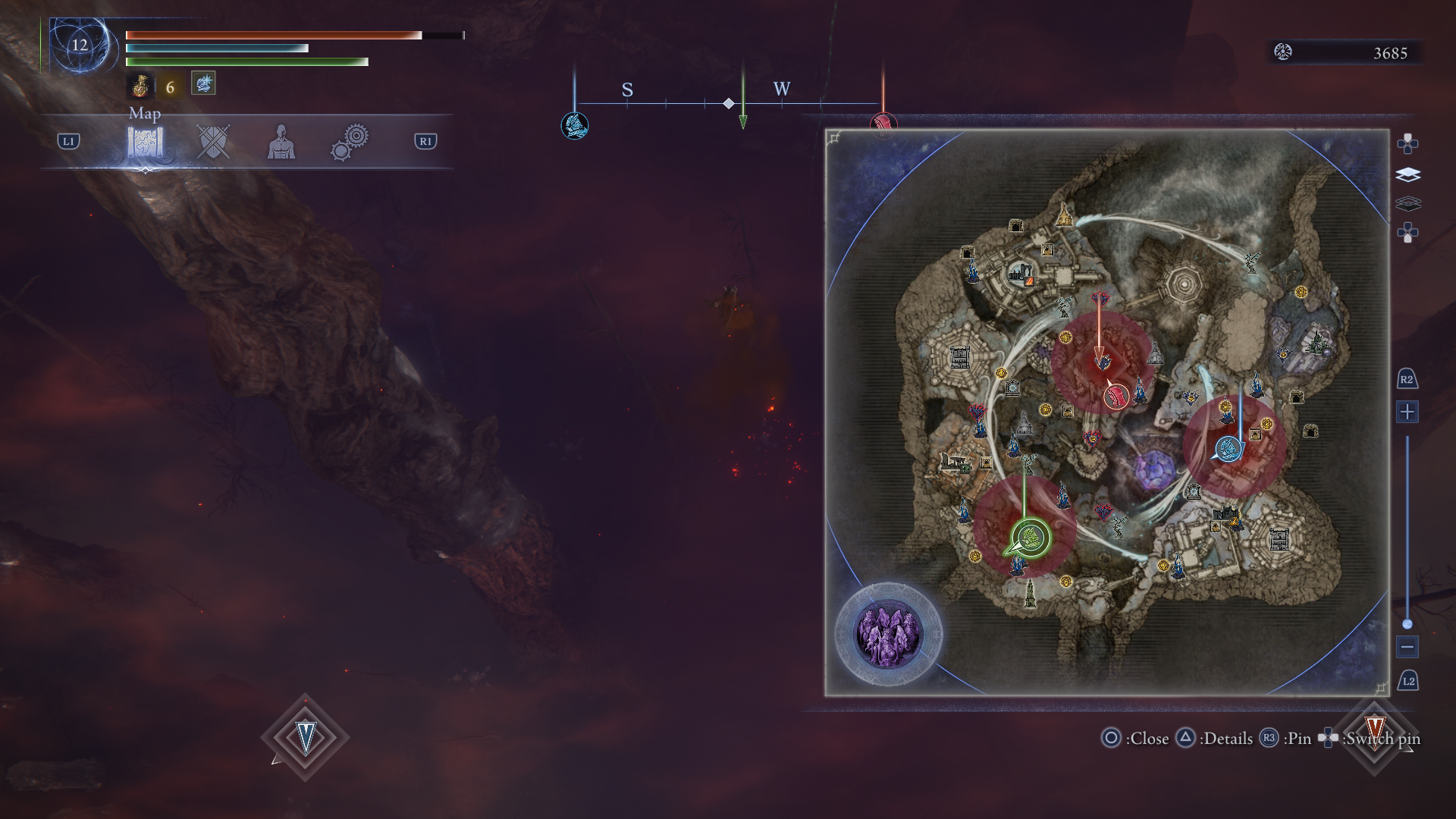Select the red teammate marker on map
Image resolution: width=1456 pixels, height=819 pixels.
point(1116,396)
